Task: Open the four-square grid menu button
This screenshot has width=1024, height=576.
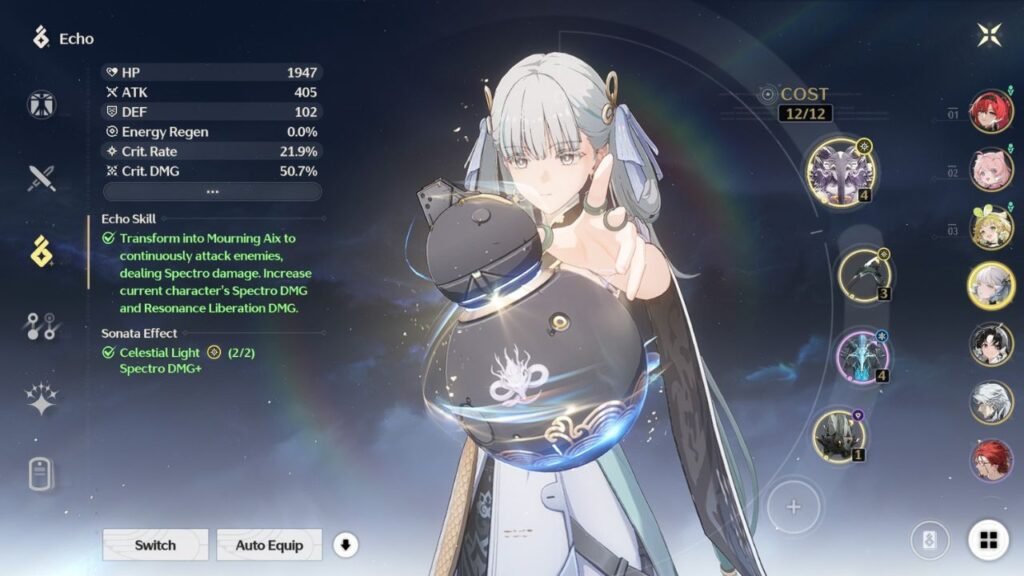Action: [988, 541]
